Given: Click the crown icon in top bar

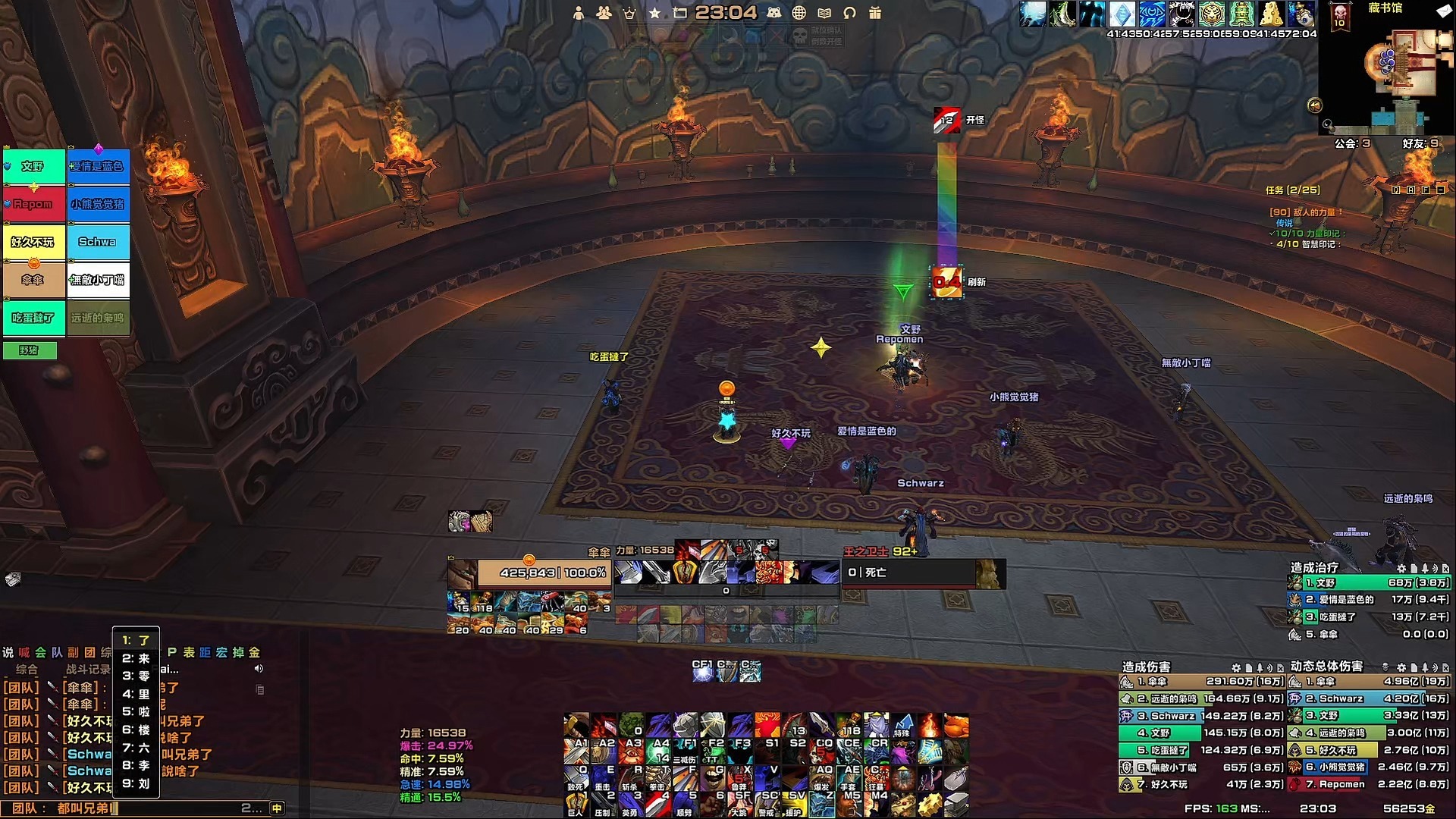Looking at the screenshot, I should click(x=629, y=13).
